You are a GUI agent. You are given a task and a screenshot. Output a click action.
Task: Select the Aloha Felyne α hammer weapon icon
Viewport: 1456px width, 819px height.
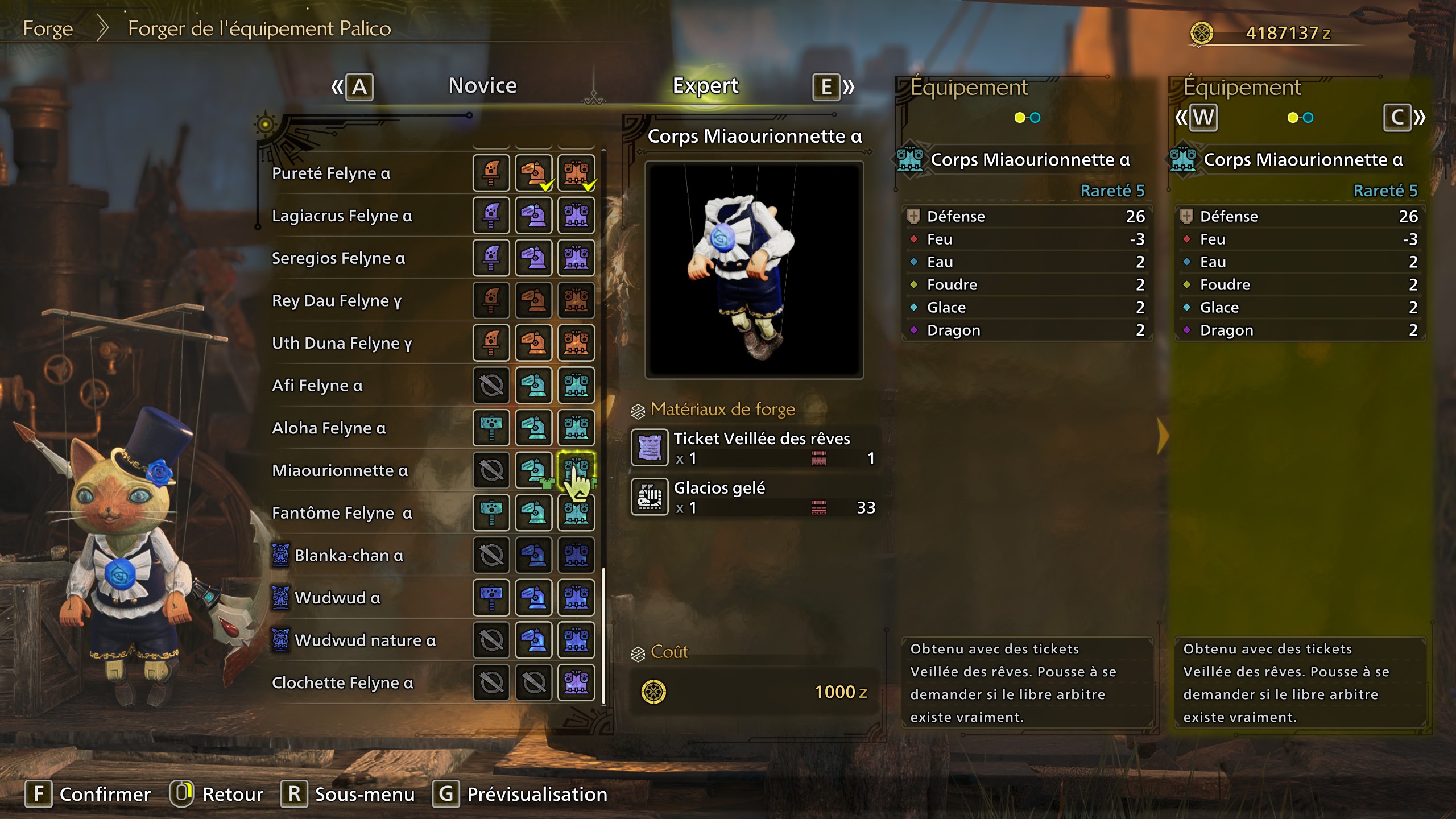[x=491, y=428]
